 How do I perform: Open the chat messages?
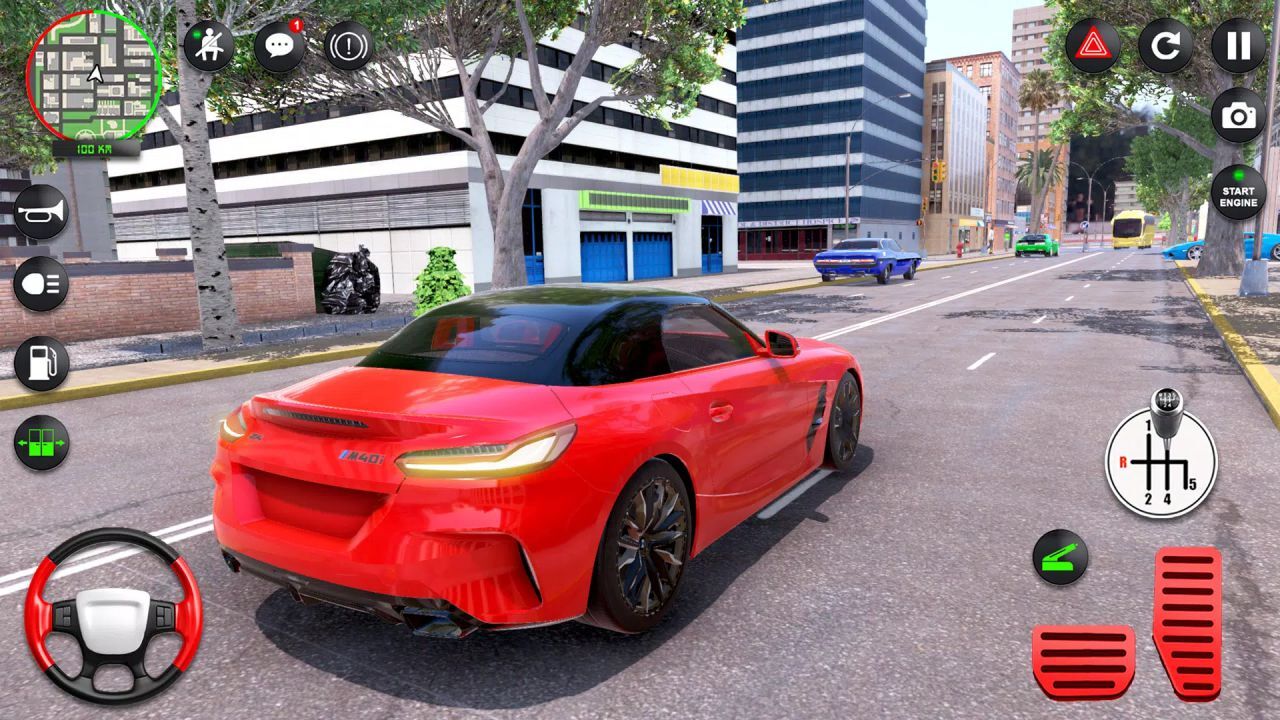point(278,44)
